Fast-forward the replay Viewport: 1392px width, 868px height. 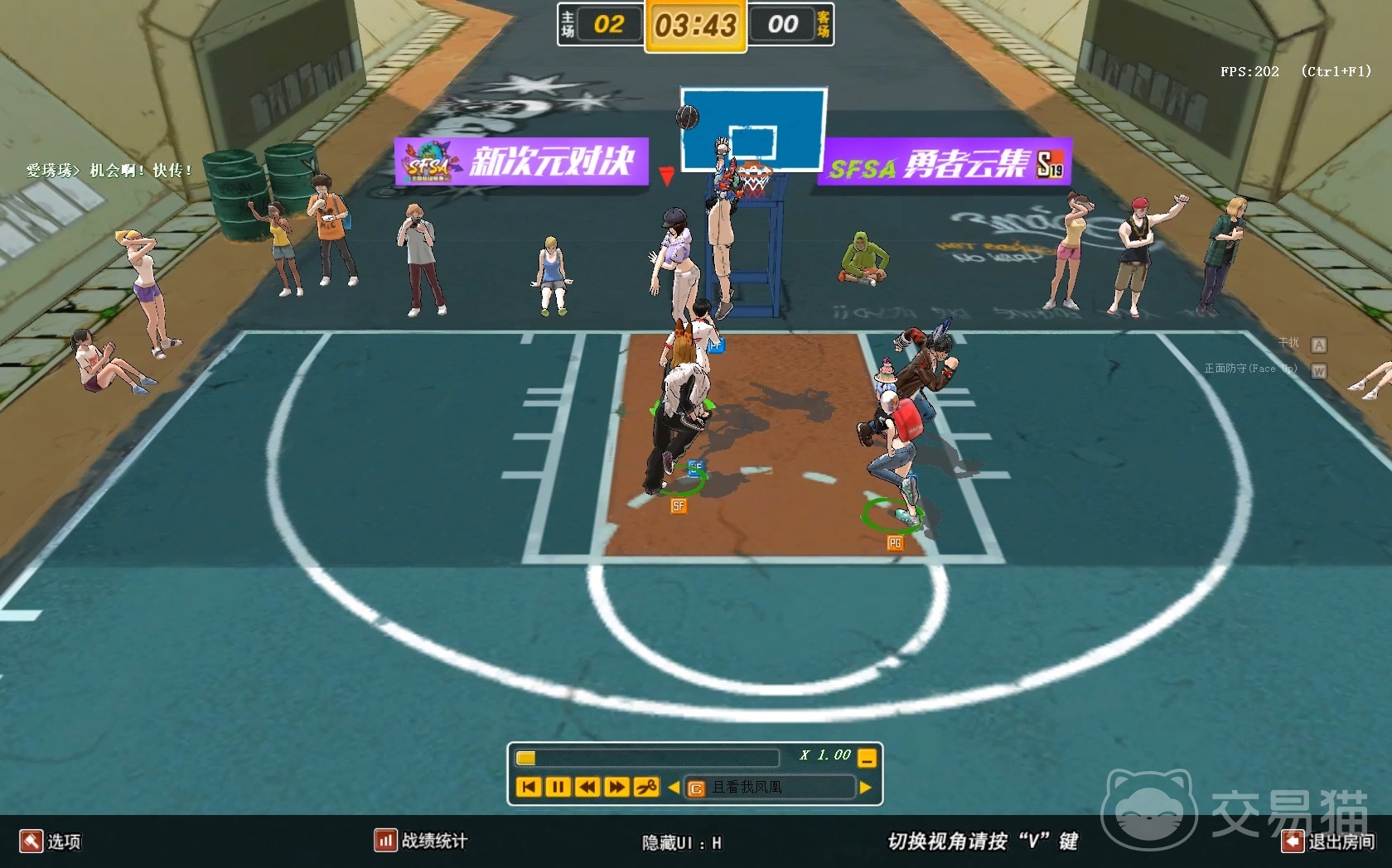coord(616,787)
